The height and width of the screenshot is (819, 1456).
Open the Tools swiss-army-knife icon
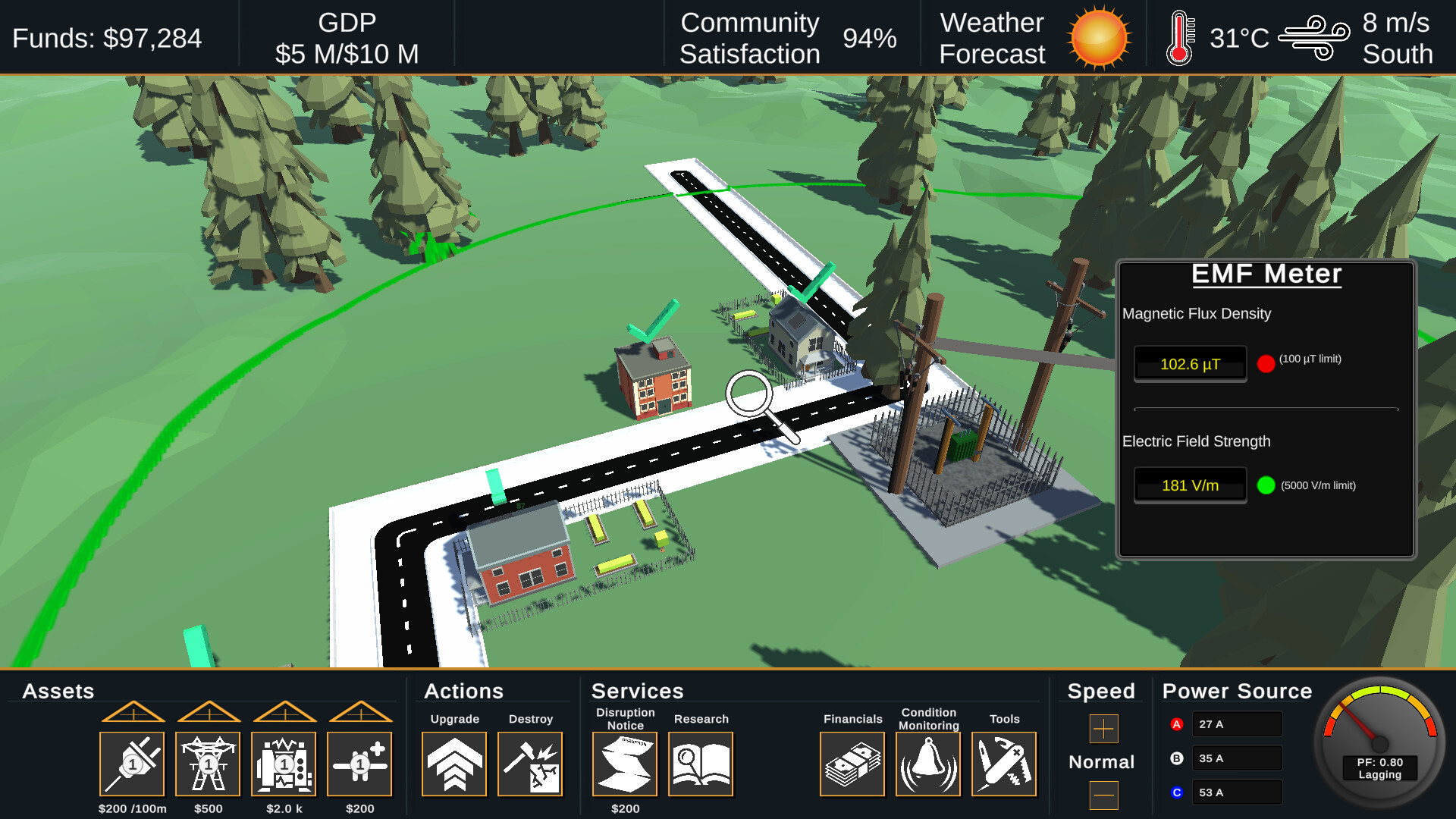(1004, 764)
